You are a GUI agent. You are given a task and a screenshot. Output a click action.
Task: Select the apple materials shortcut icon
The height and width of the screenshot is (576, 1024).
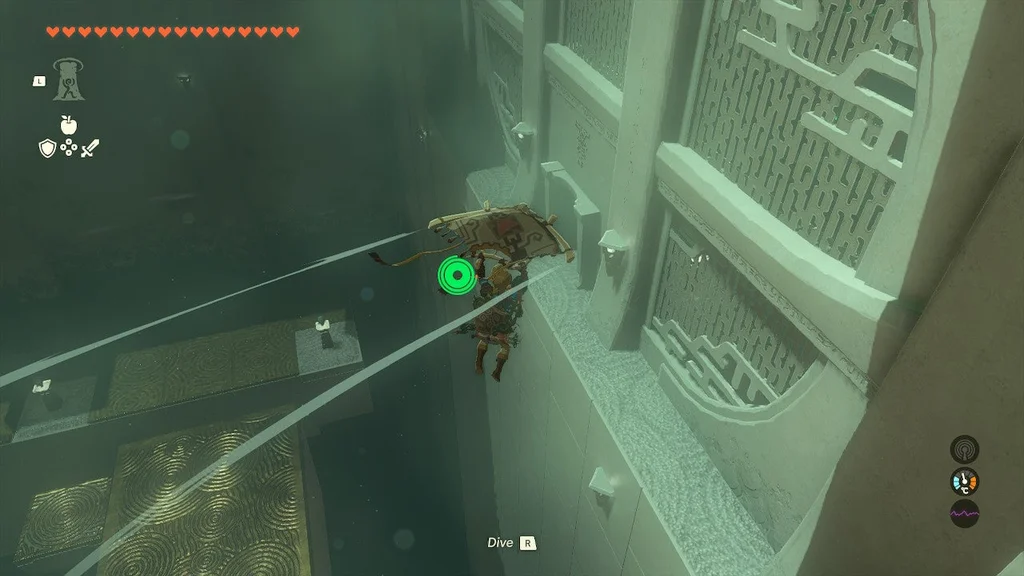click(69, 124)
